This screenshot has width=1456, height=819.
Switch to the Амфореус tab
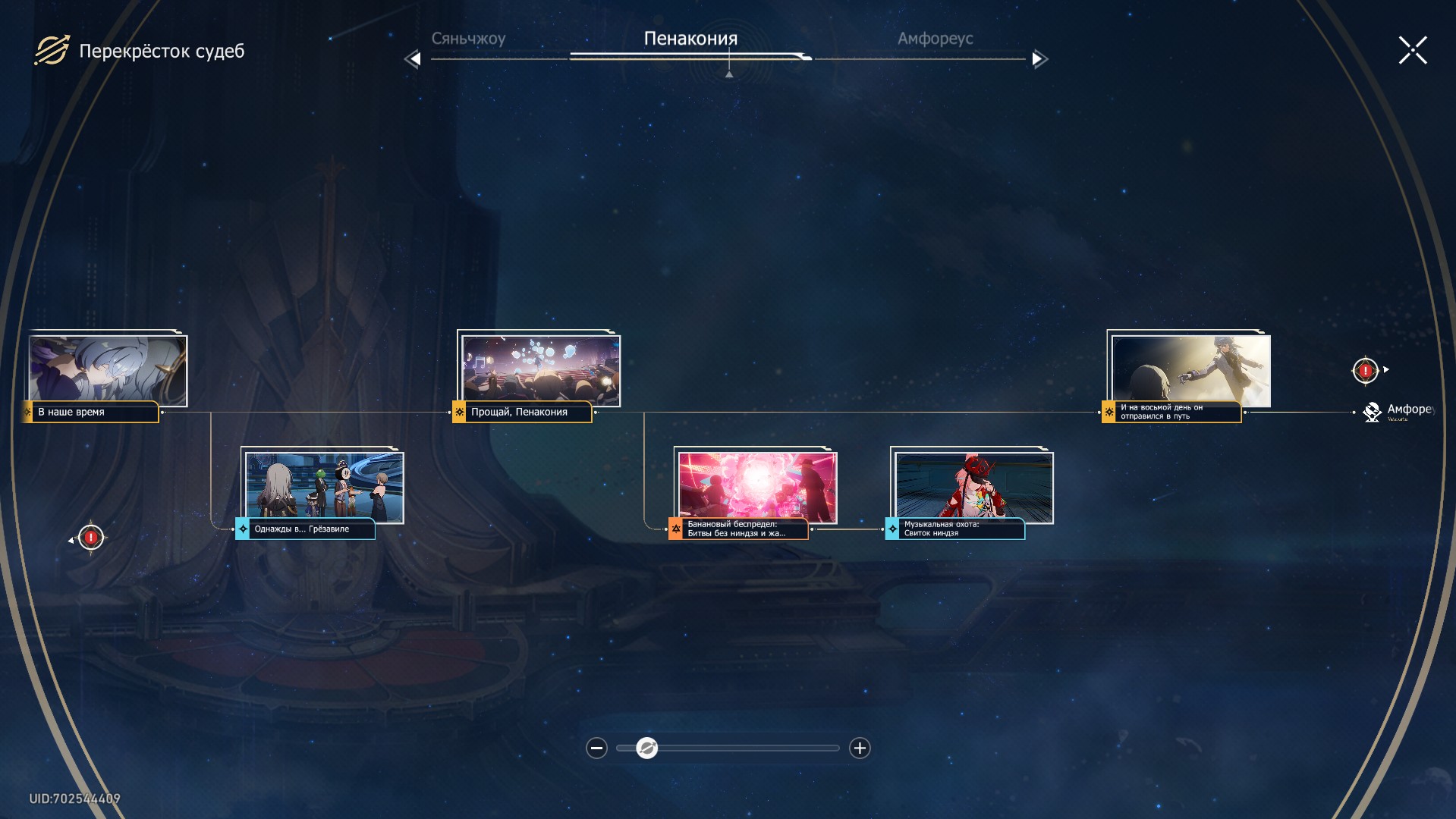coord(935,39)
